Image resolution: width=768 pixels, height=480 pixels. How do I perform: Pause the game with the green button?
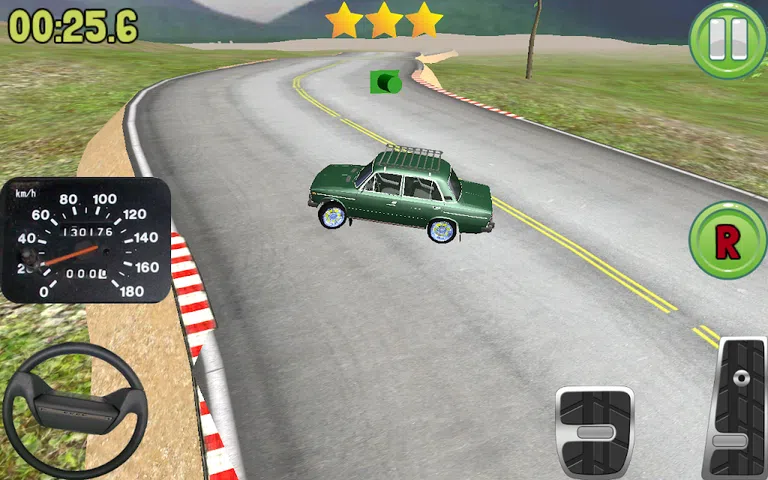(x=727, y=39)
